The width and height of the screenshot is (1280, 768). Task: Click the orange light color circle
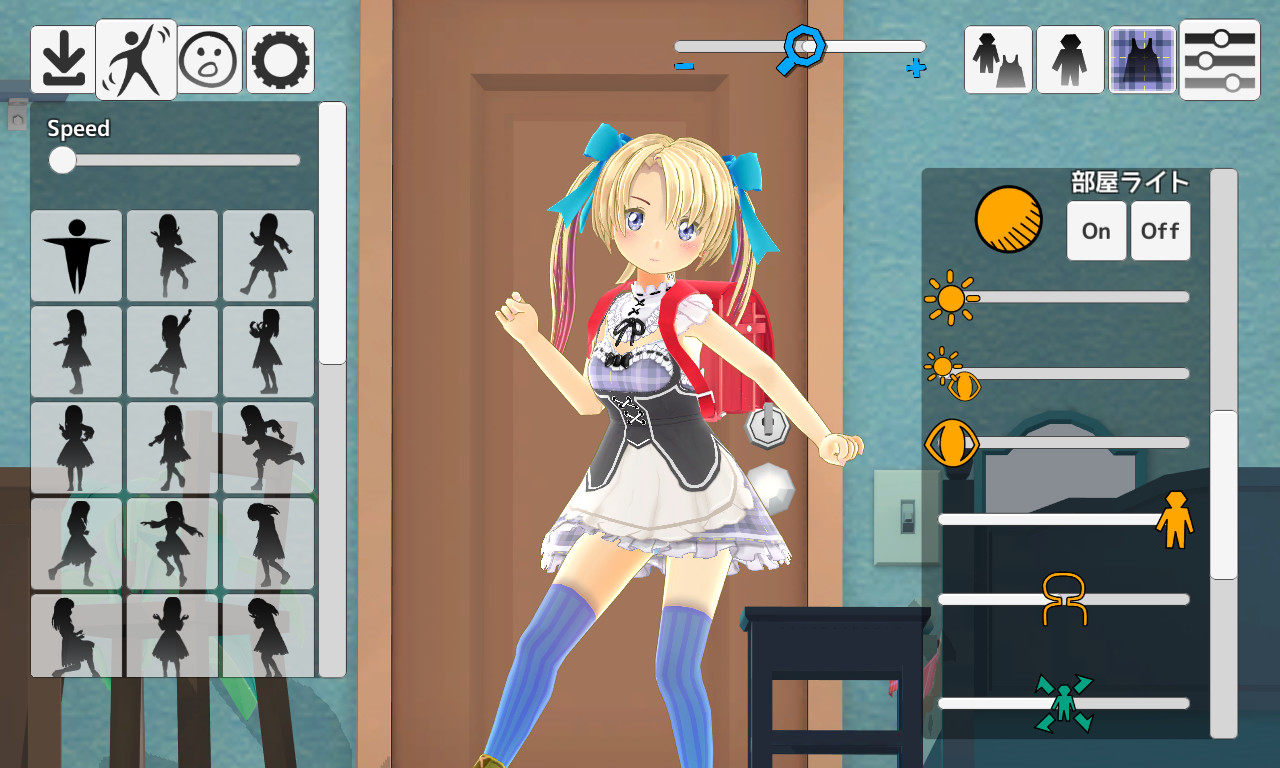coord(1008,220)
